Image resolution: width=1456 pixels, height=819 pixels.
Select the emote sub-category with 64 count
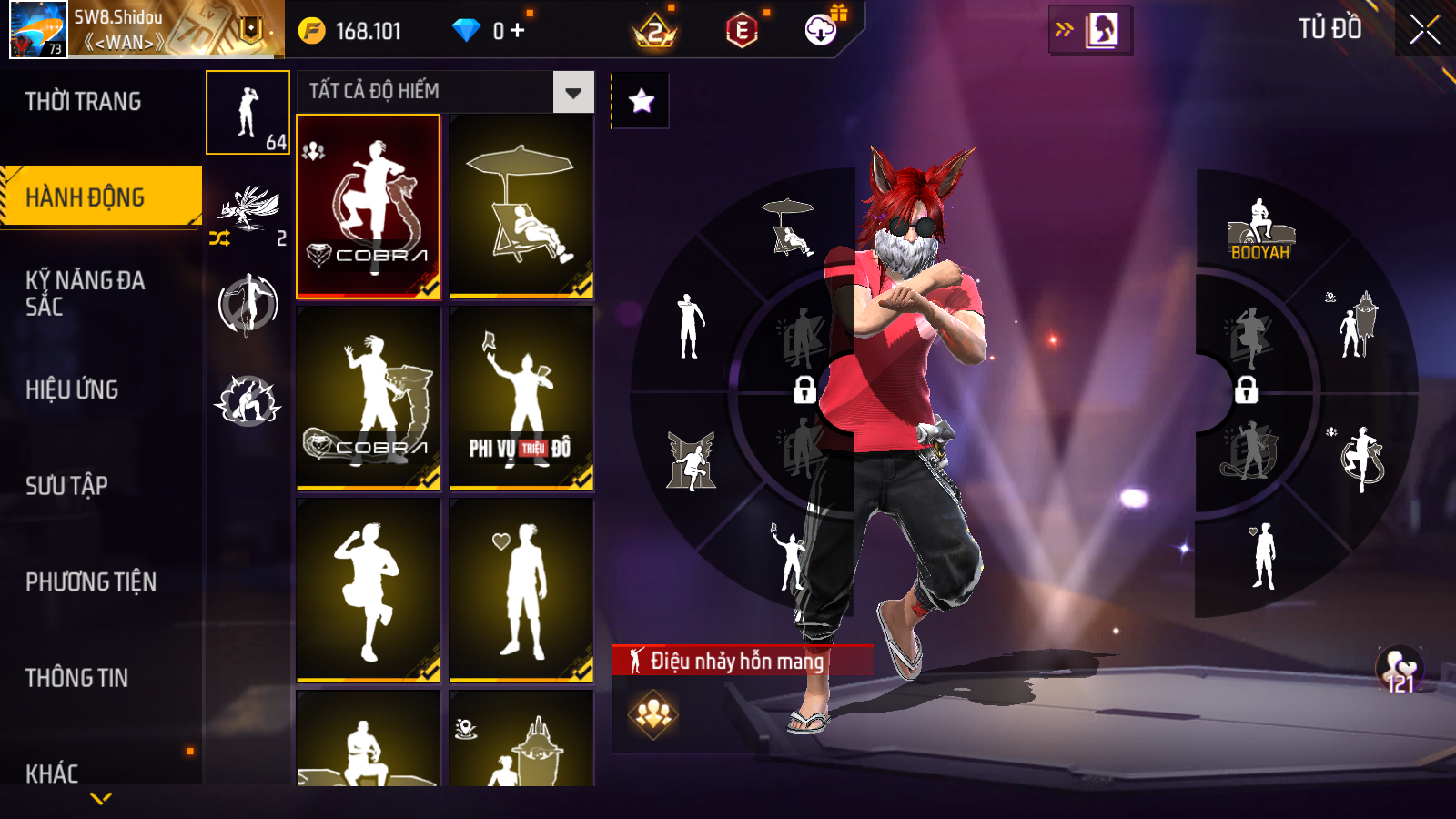point(248,113)
